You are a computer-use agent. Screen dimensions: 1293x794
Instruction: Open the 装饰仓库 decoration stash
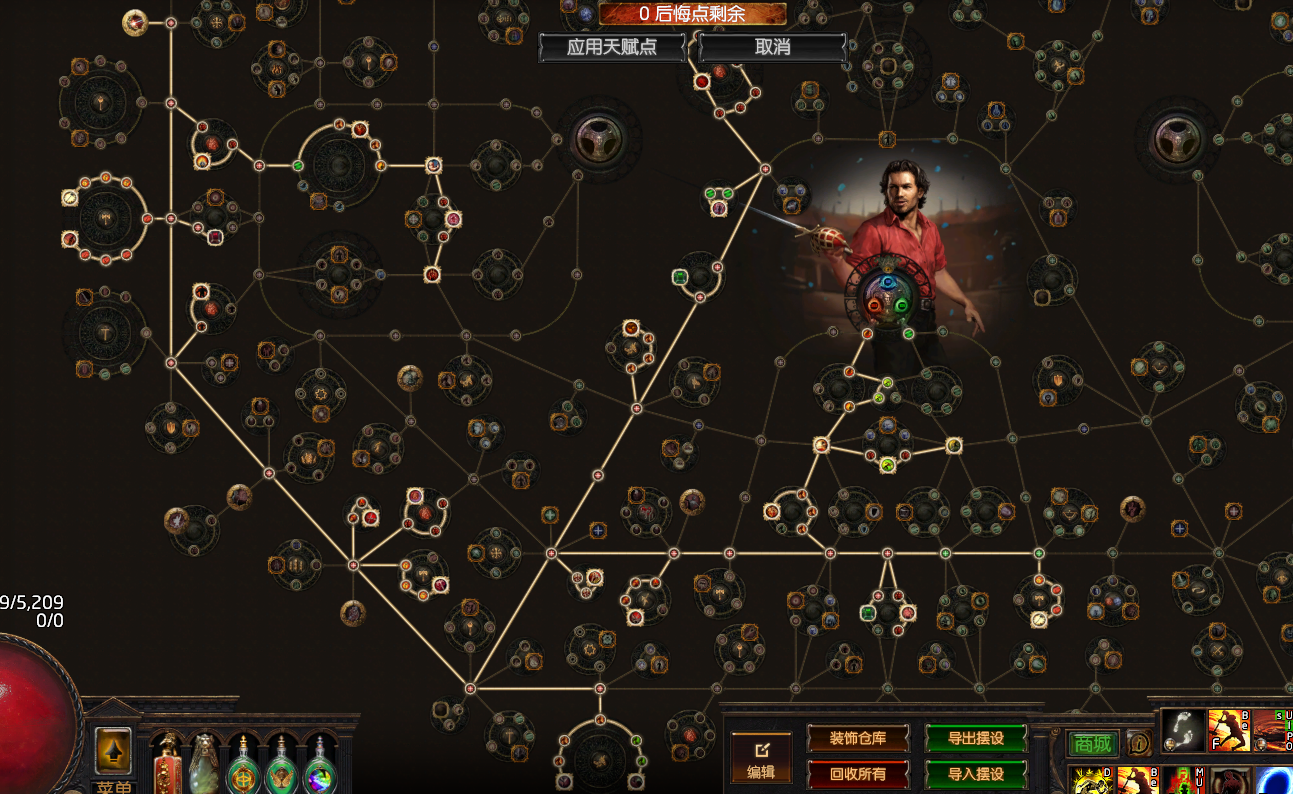tap(857, 739)
